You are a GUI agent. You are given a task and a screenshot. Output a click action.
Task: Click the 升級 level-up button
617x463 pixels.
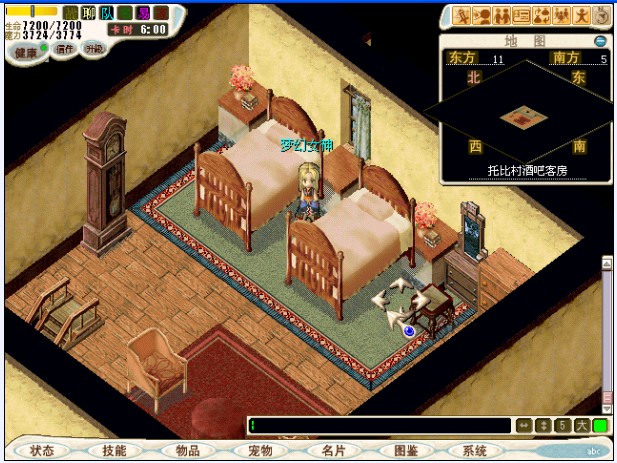(x=93, y=48)
